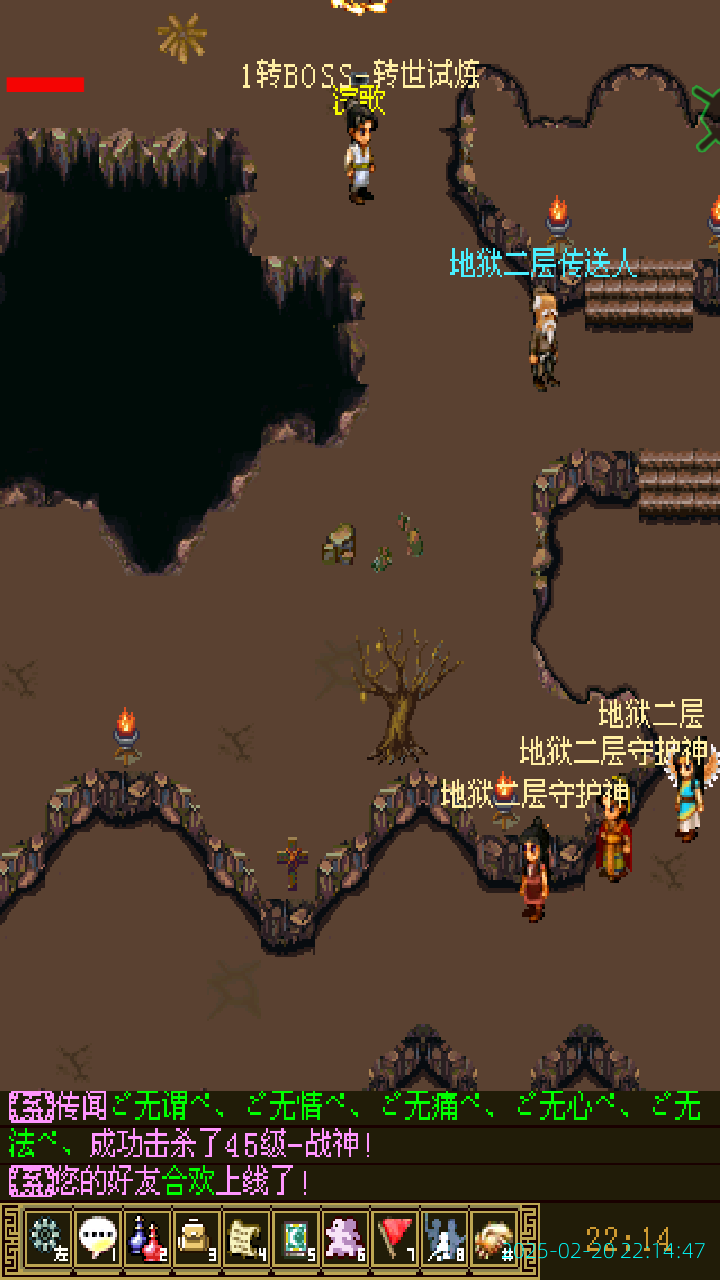This screenshot has height=1280, width=720.
Task: Select the green book hotbar slot
Action: pyautogui.click(x=296, y=1239)
